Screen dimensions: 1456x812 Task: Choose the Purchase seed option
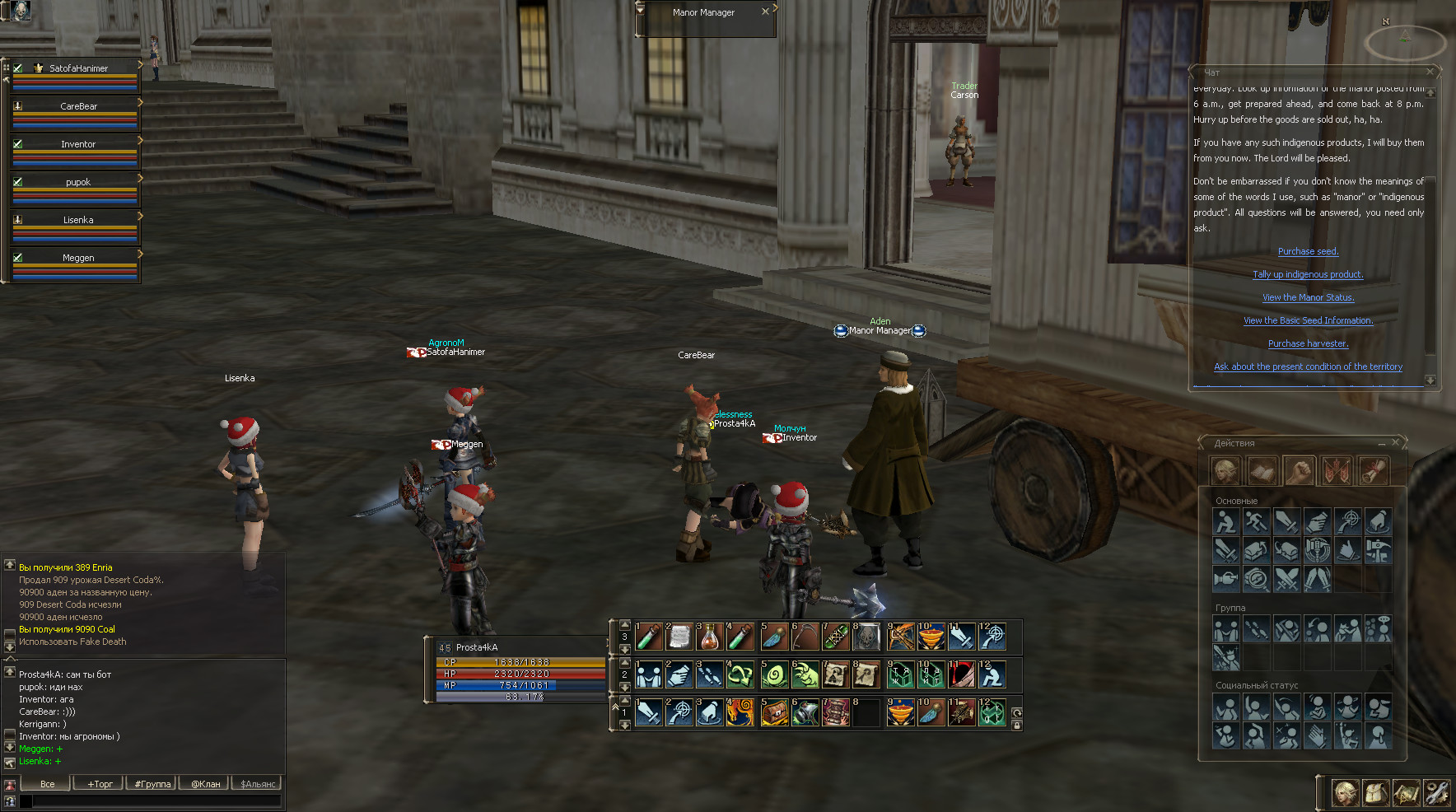1308,251
